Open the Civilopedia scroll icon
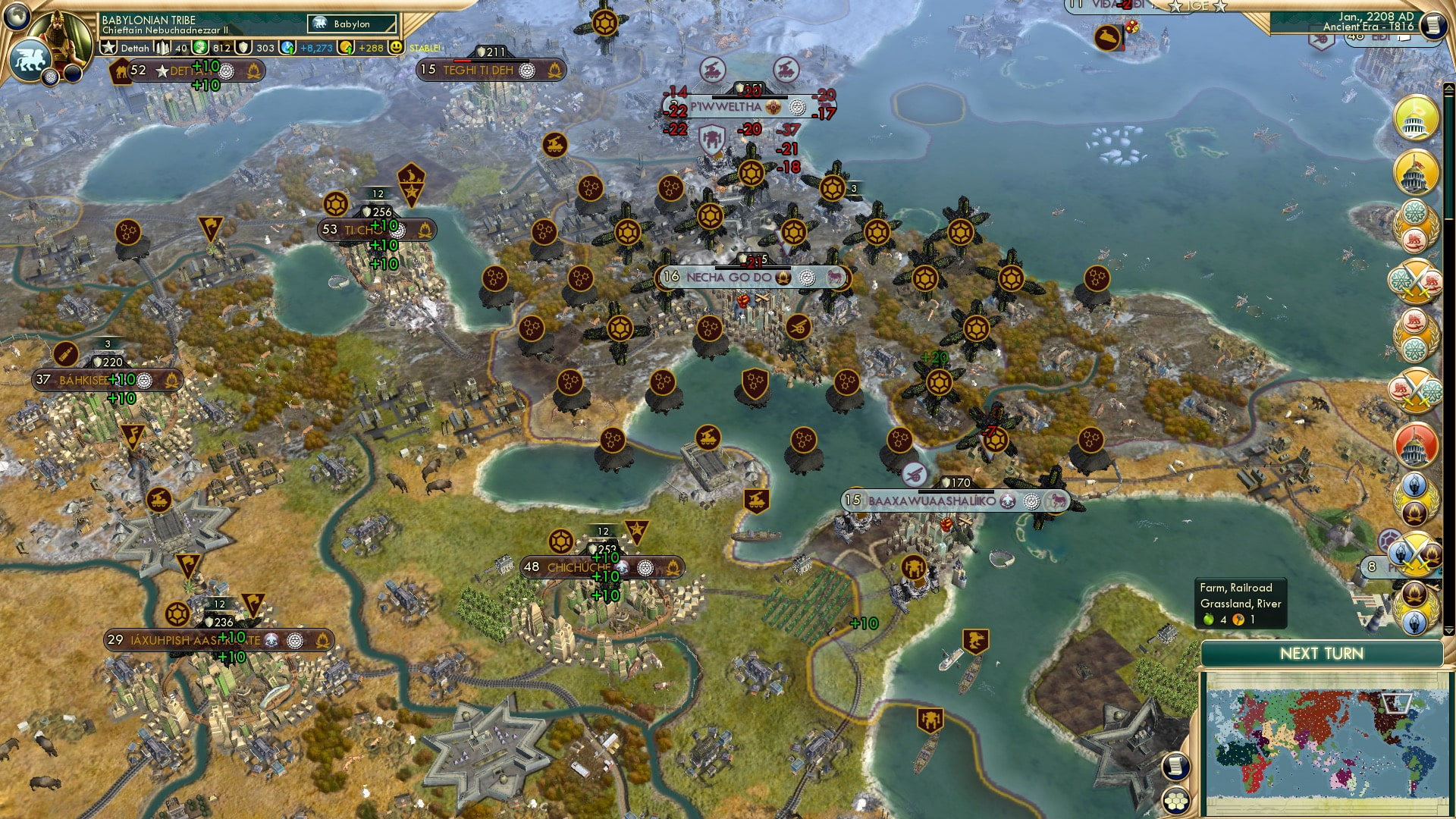 [x=1433, y=24]
